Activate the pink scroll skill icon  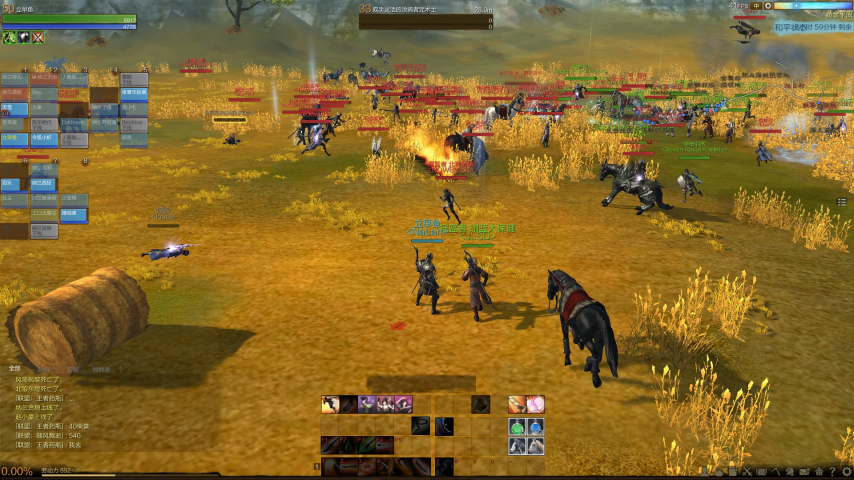(x=535, y=404)
